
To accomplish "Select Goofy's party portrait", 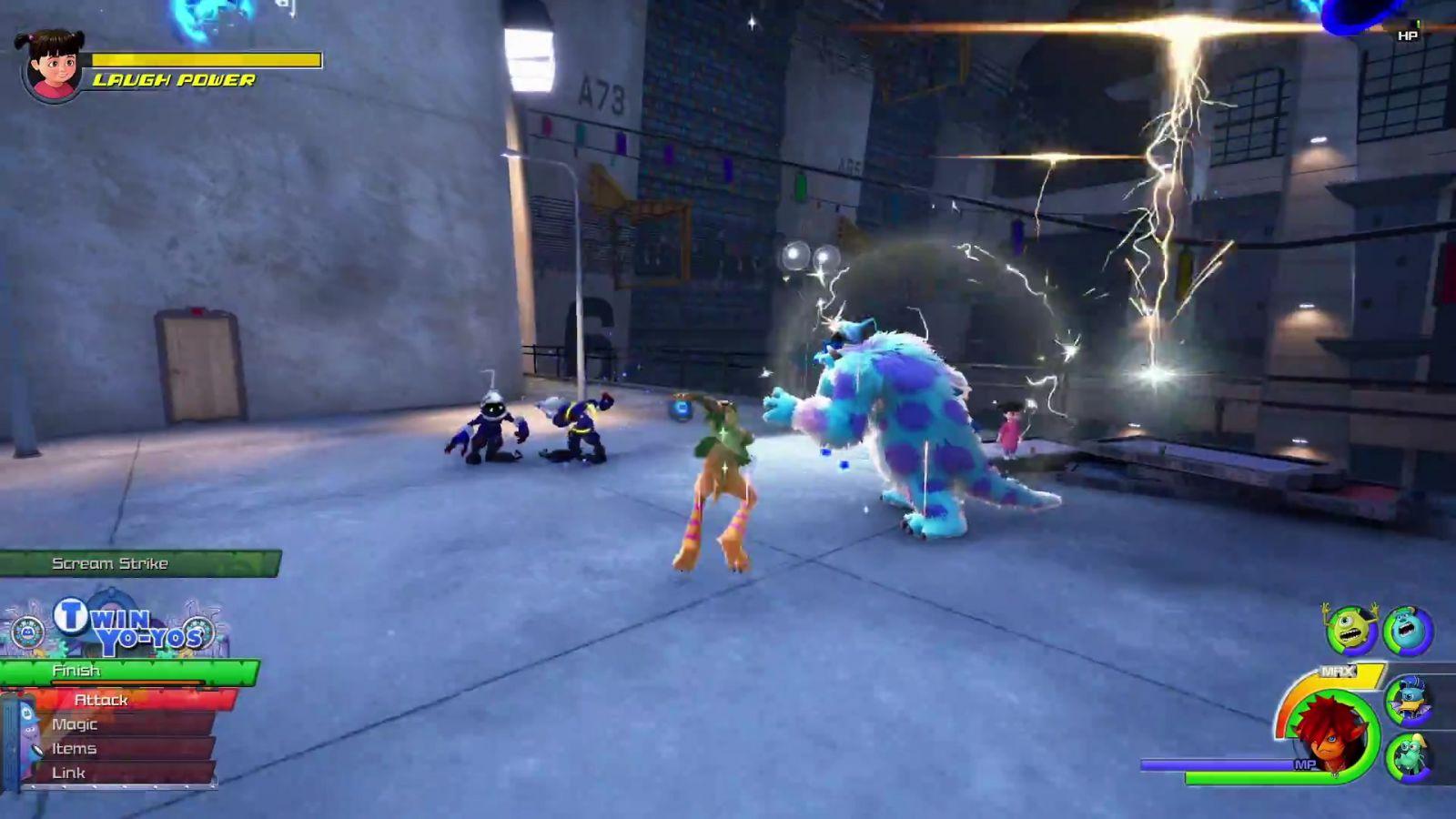I will [x=1408, y=757].
